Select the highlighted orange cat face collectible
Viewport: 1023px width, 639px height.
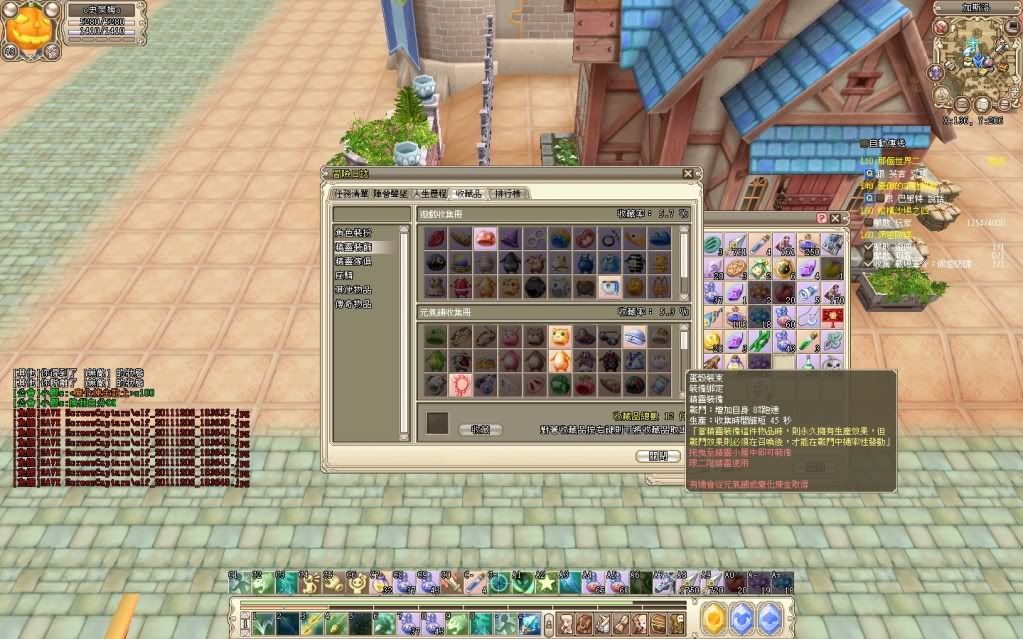tap(558, 336)
